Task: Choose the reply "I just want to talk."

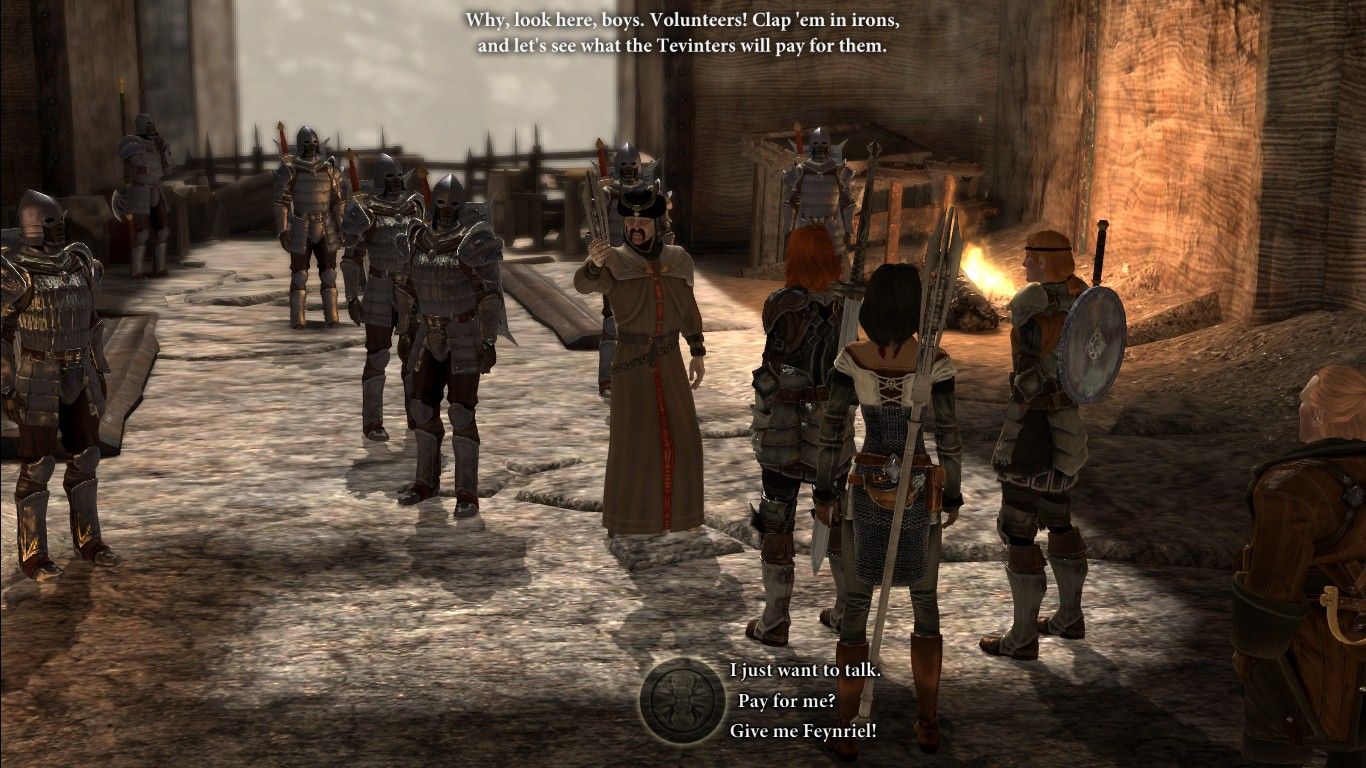Action: tap(805, 670)
